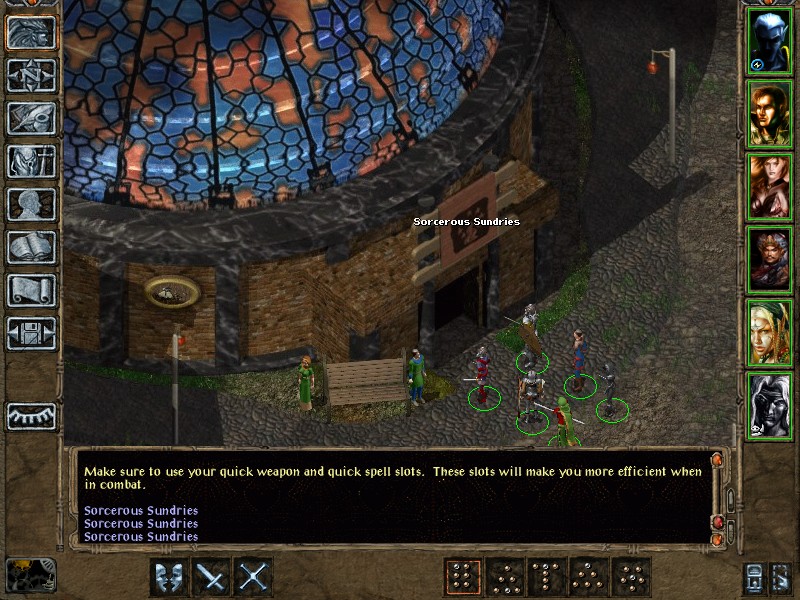800x600 pixels.
Task: Select the helmeted warrior's portrait
Action: coord(769,260)
